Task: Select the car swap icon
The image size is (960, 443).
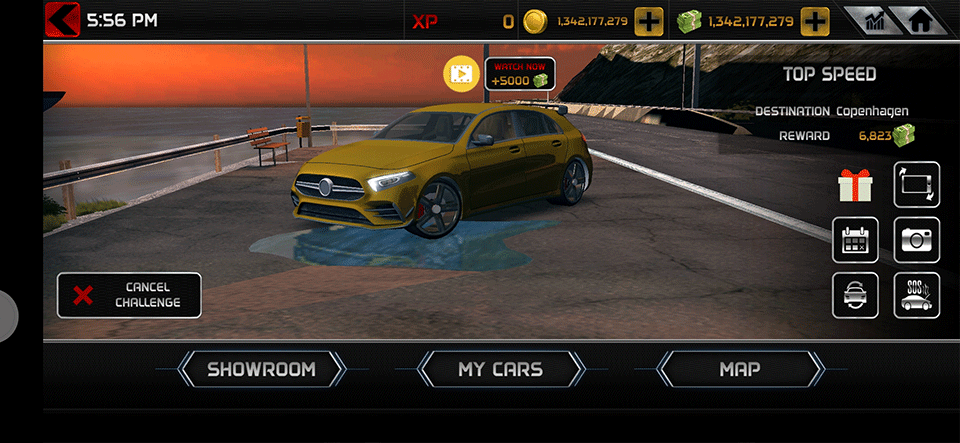Action: click(x=856, y=296)
